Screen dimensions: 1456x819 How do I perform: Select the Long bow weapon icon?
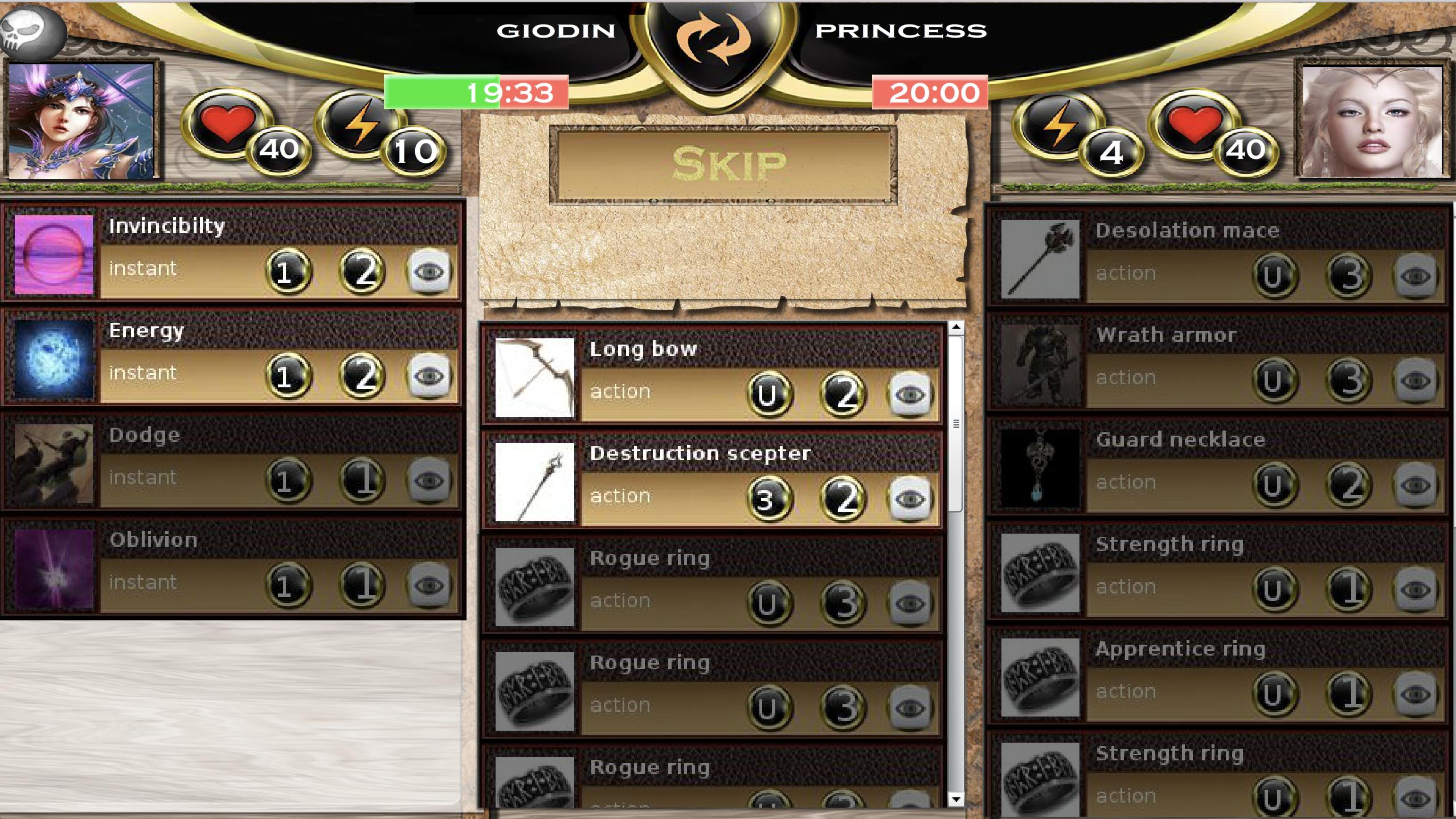(534, 379)
